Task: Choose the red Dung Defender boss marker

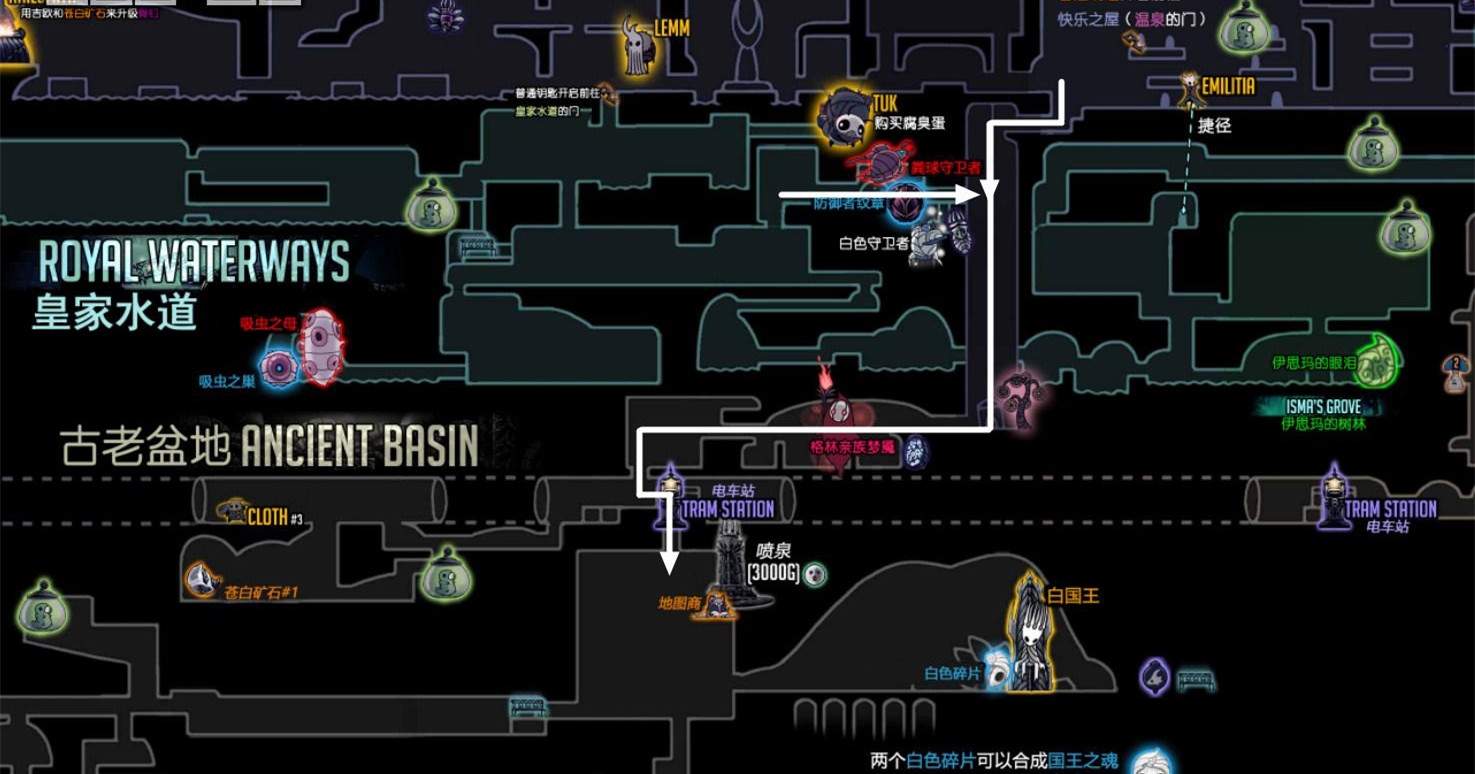Action: tap(880, 162)
